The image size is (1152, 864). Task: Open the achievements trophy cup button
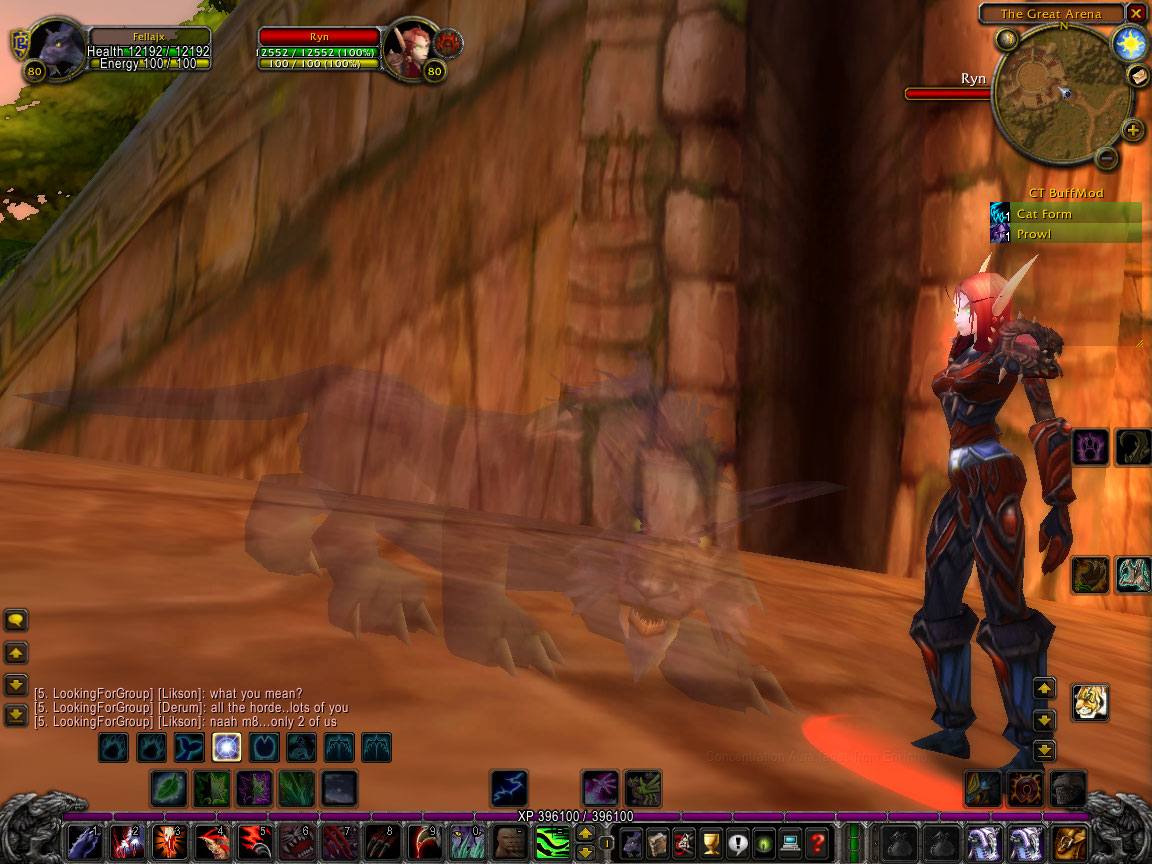(711, 843)
